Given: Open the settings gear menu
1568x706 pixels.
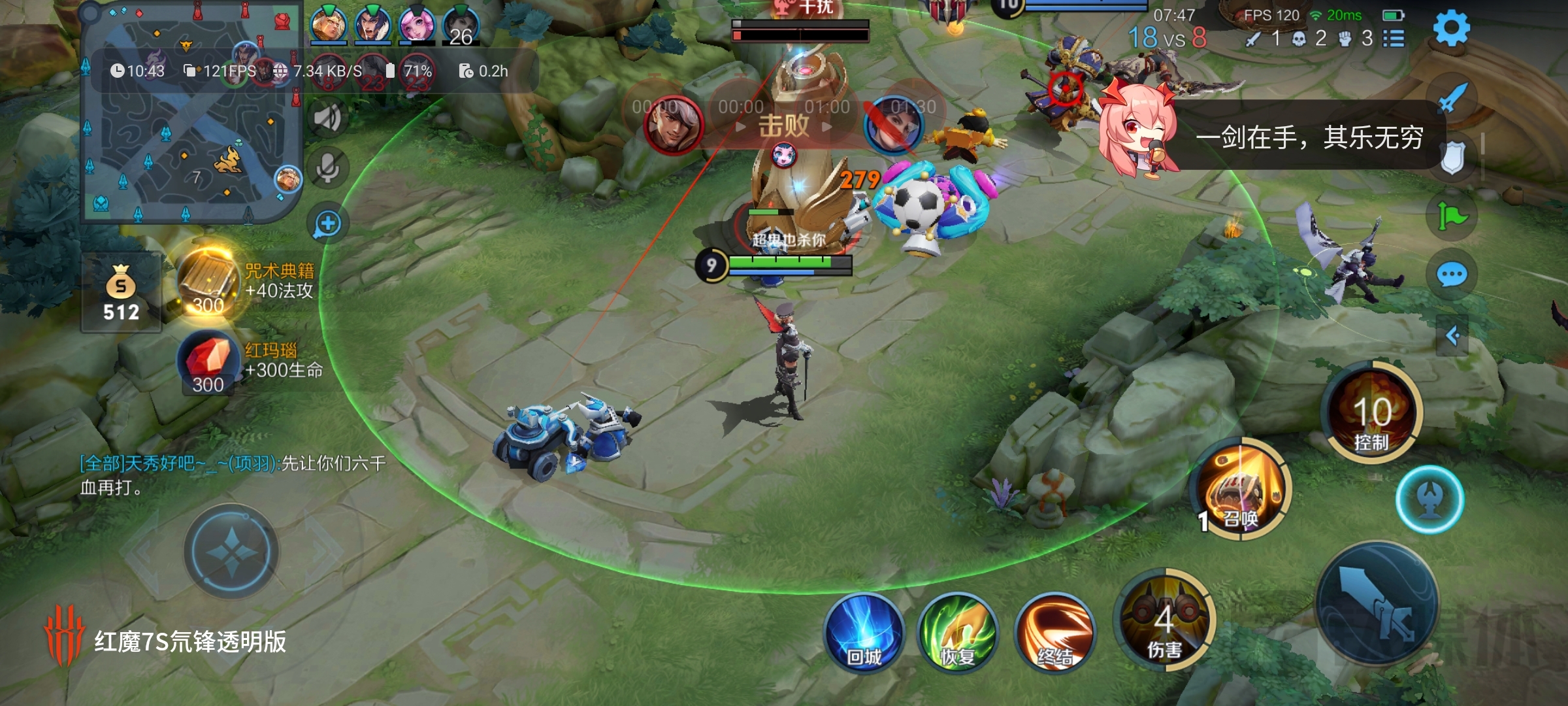Looking at the screenshot, I should (x=1451, y=29).
